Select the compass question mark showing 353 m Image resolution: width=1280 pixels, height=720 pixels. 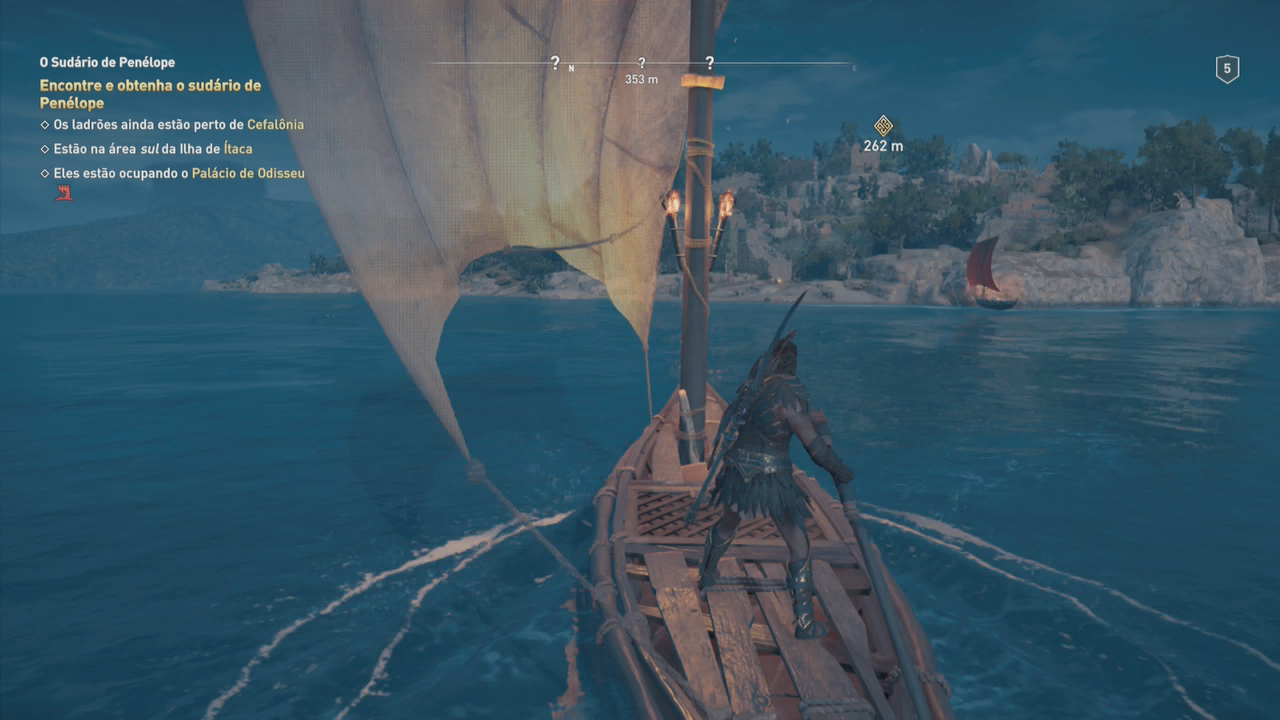click(x=642, y=64)
